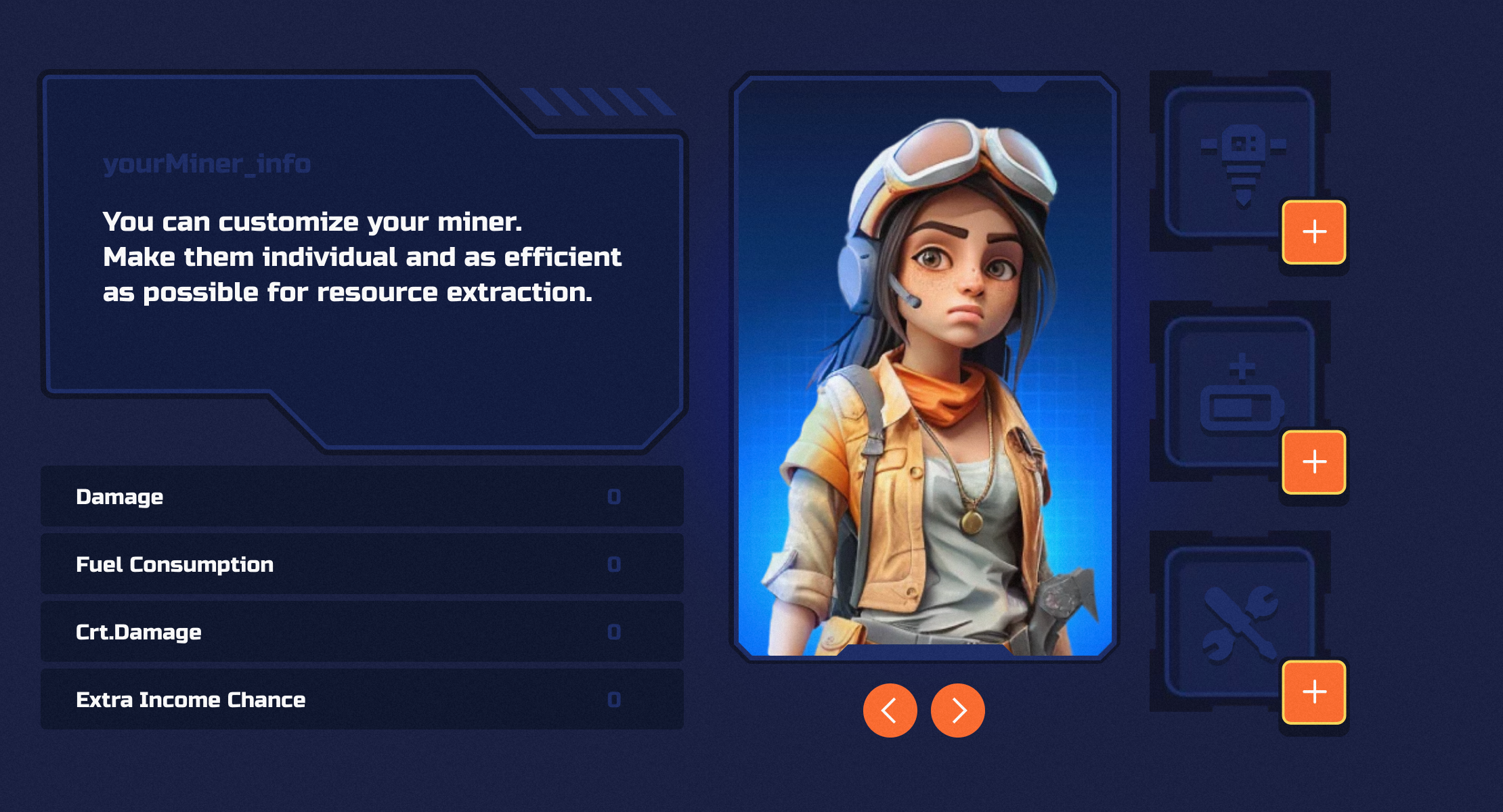This screenshot has width=1503, height=812.
Task: Show the next miner character
Action: pos(957,710)
